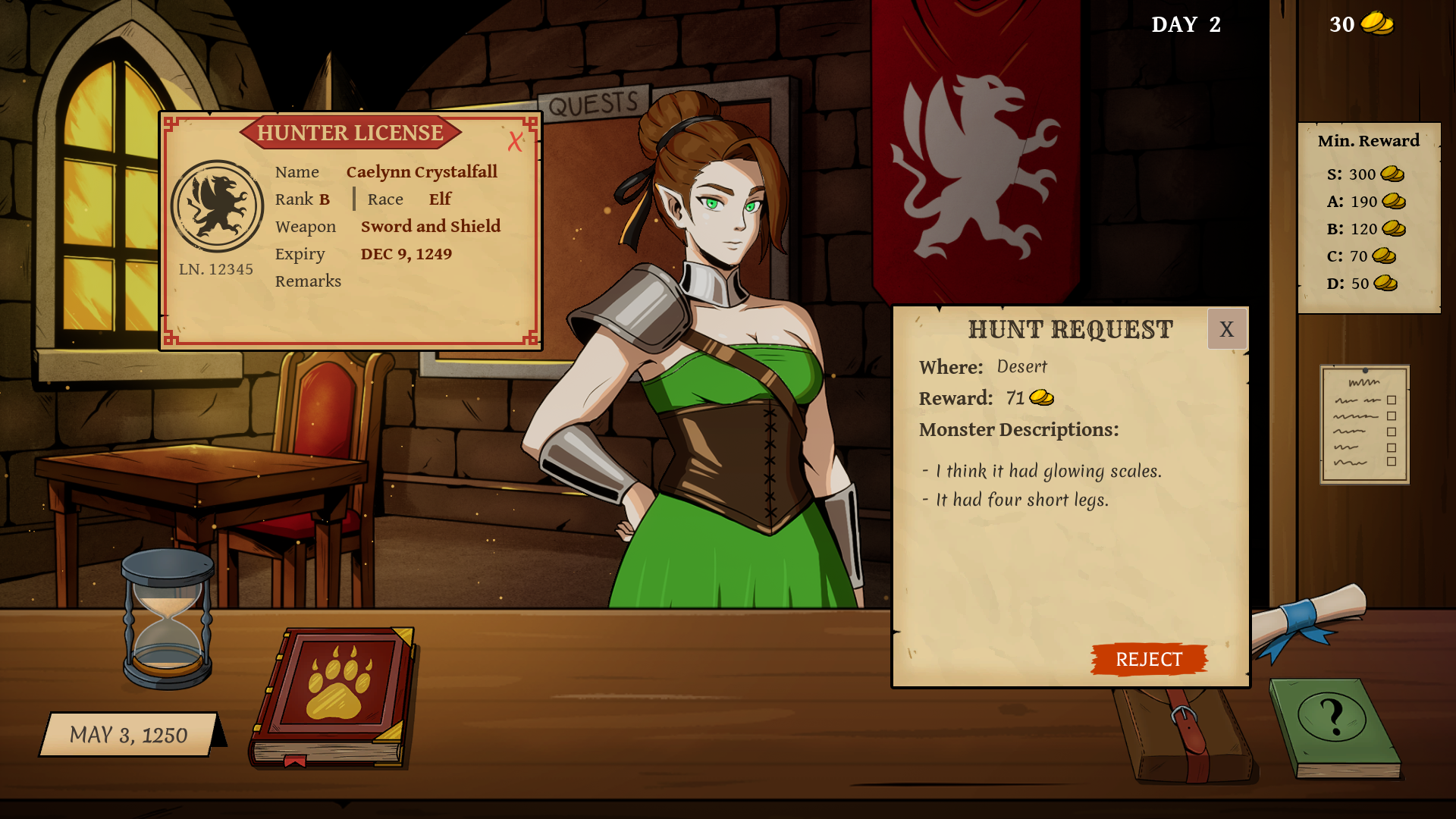The image size is (1456, 819).
Task: Close the Hunt Request panel
Action: tap(1226, 329)
